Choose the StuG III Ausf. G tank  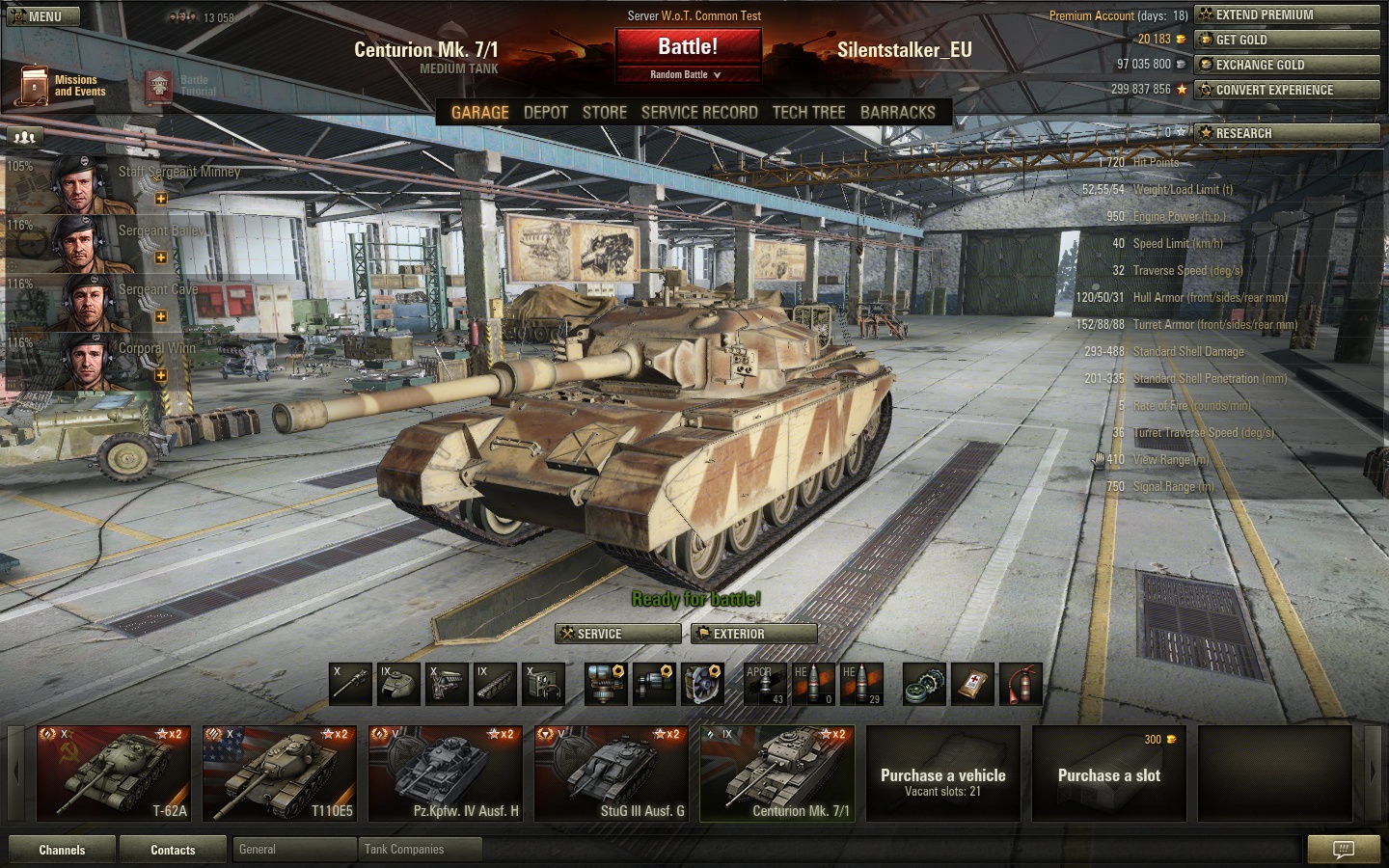pos(612,773)
